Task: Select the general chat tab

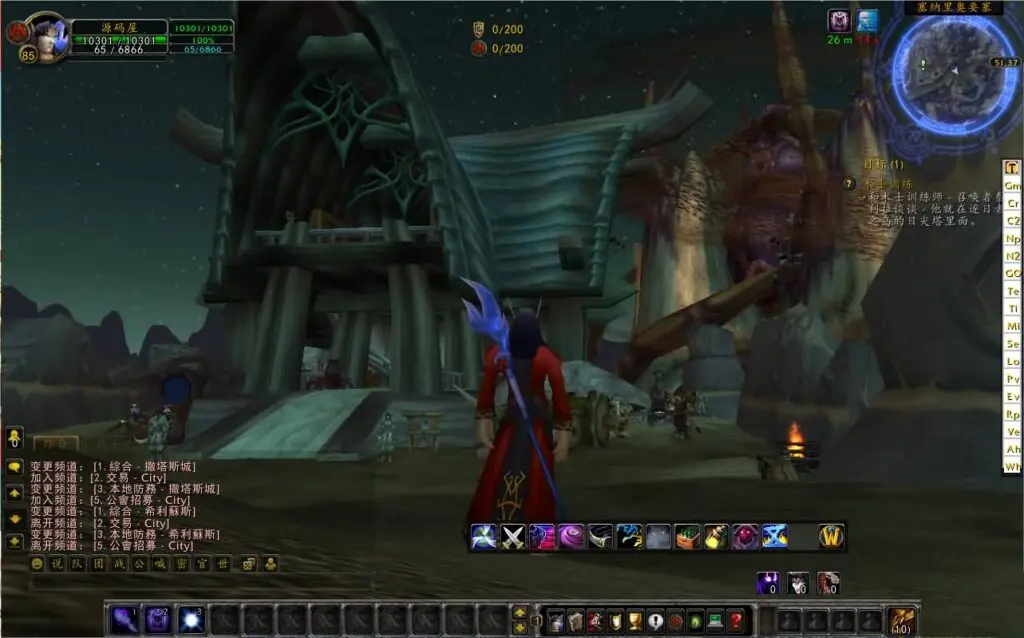Action: (x=54, y=441)
